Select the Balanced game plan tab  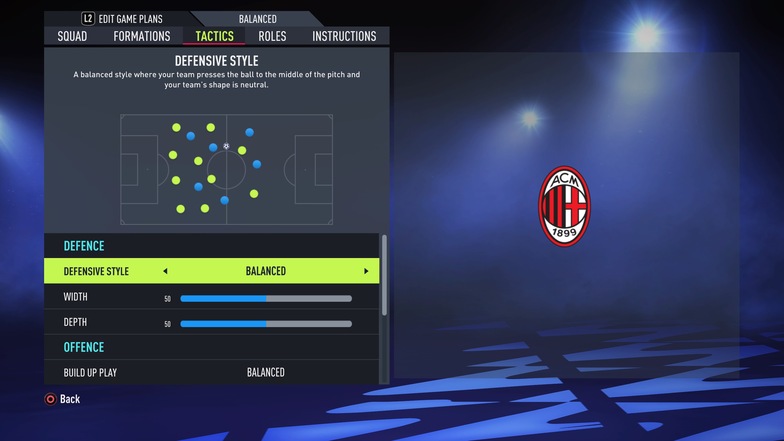pos(258,19)
